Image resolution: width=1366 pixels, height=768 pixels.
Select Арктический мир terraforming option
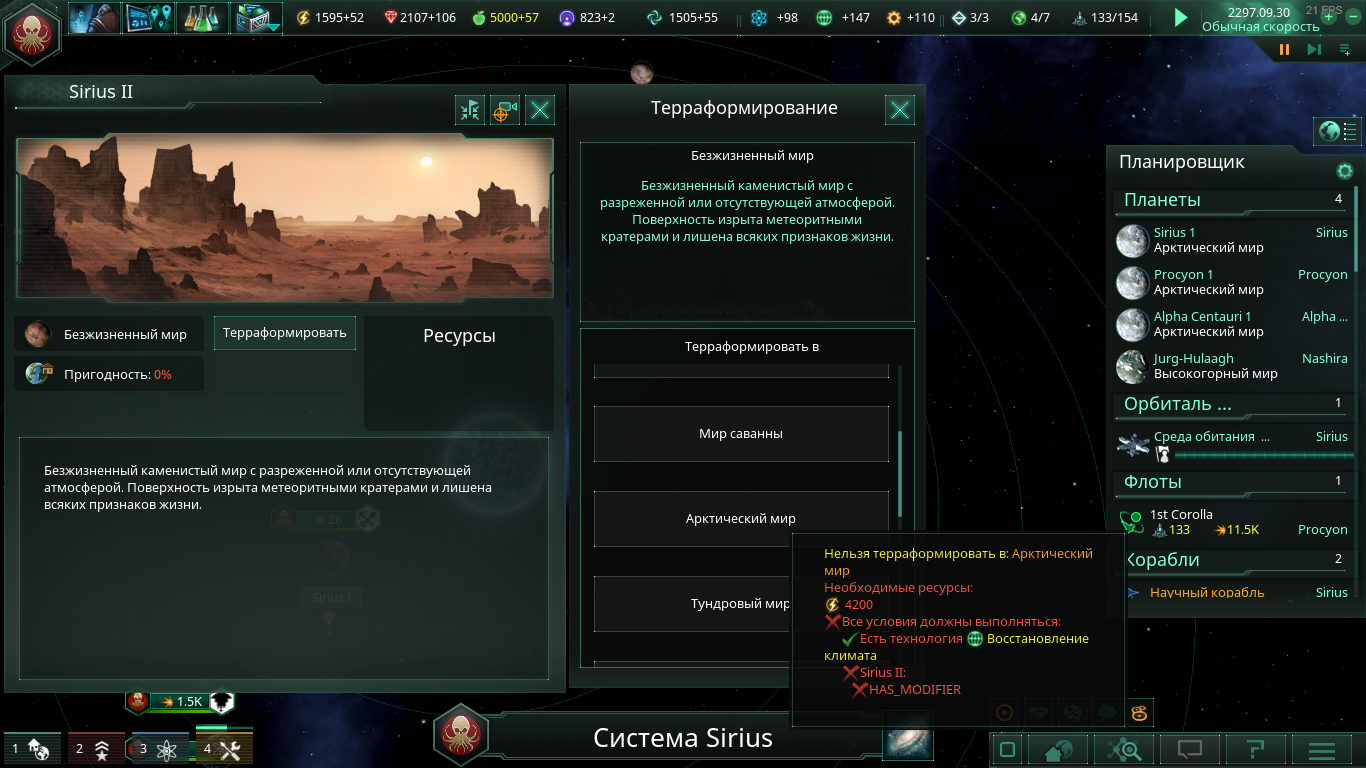pos(741,519)
